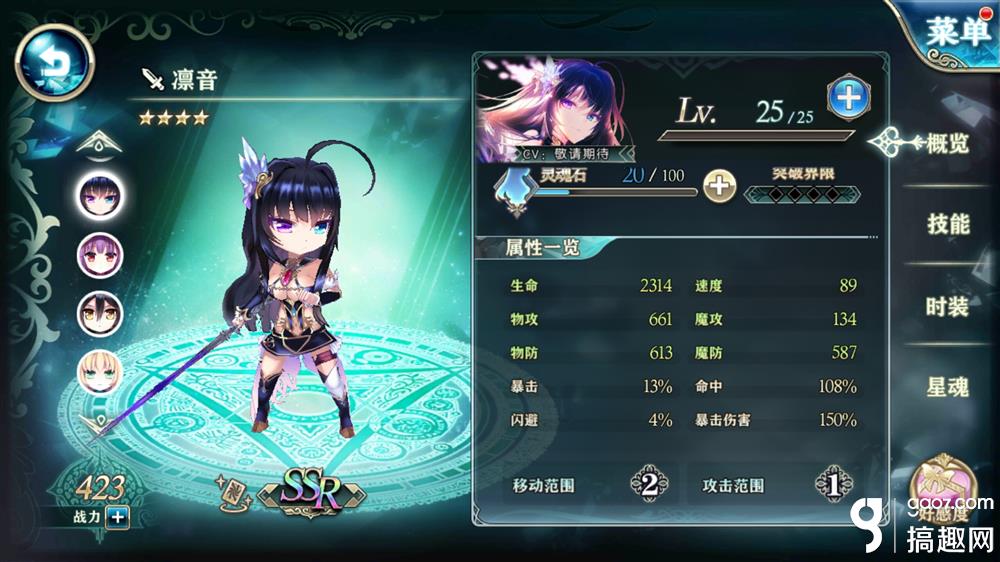Tap the blue plus beside level 25/25
Screen dimensions: 1000x562
(845, 98)
